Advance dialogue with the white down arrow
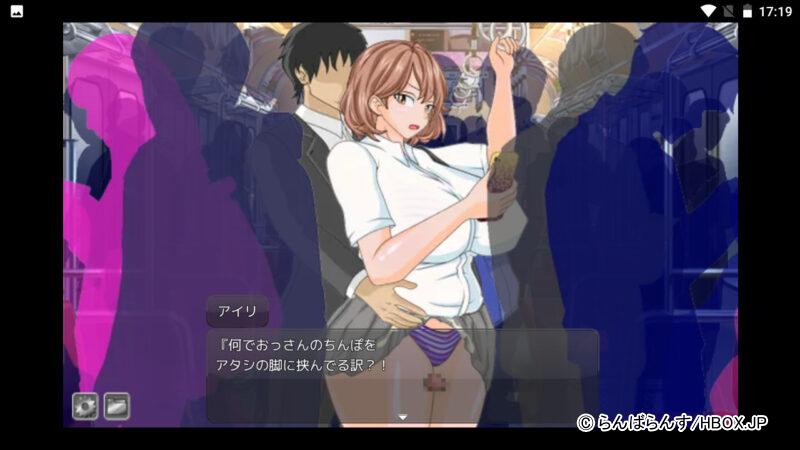800x450 pixels. coord(403,416)
